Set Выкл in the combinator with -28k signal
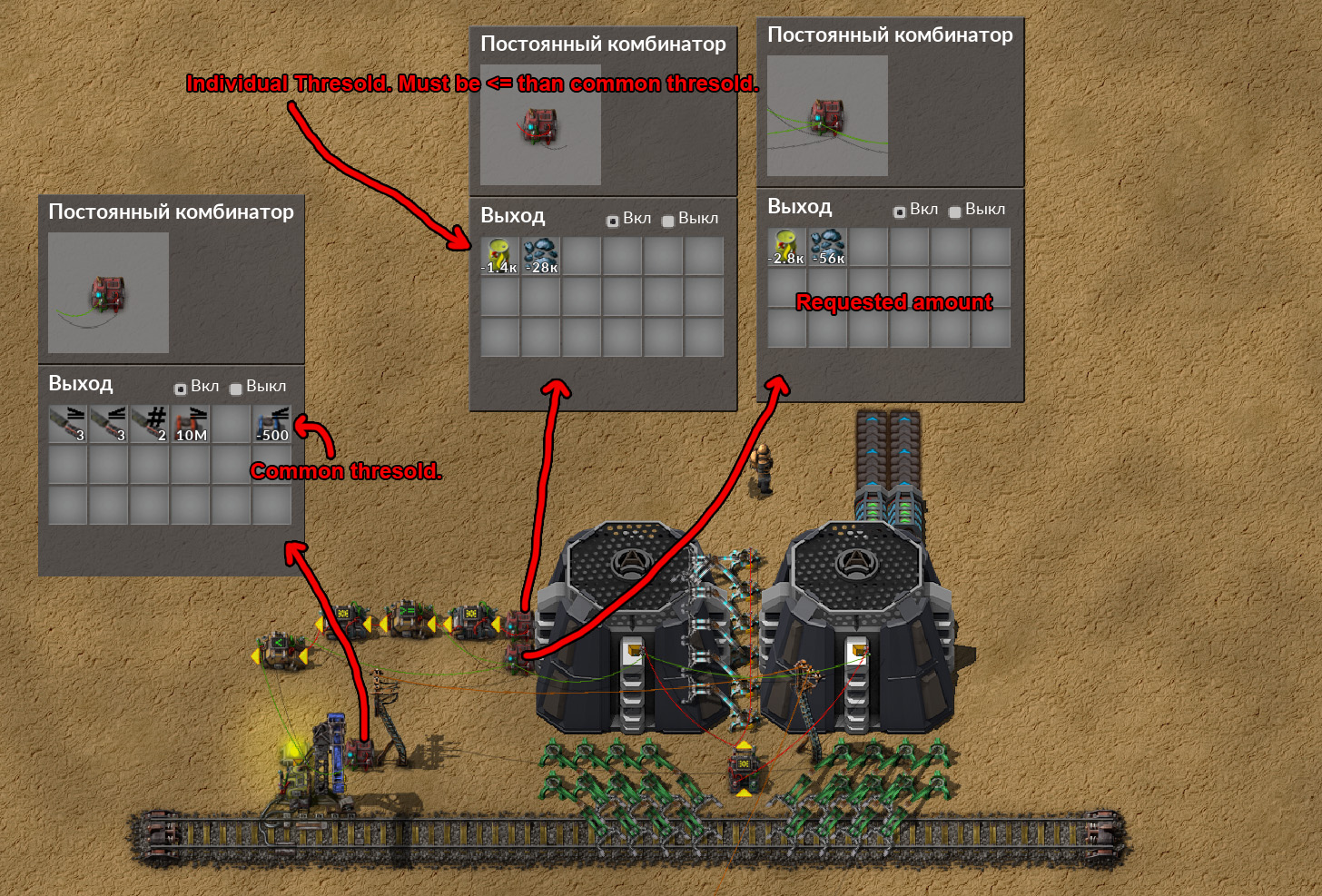1322x896 pixels. 668,221
